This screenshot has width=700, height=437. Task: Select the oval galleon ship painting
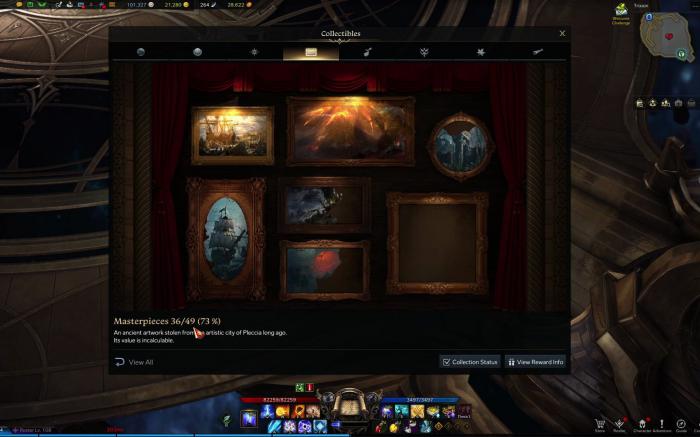coord(226,238)
